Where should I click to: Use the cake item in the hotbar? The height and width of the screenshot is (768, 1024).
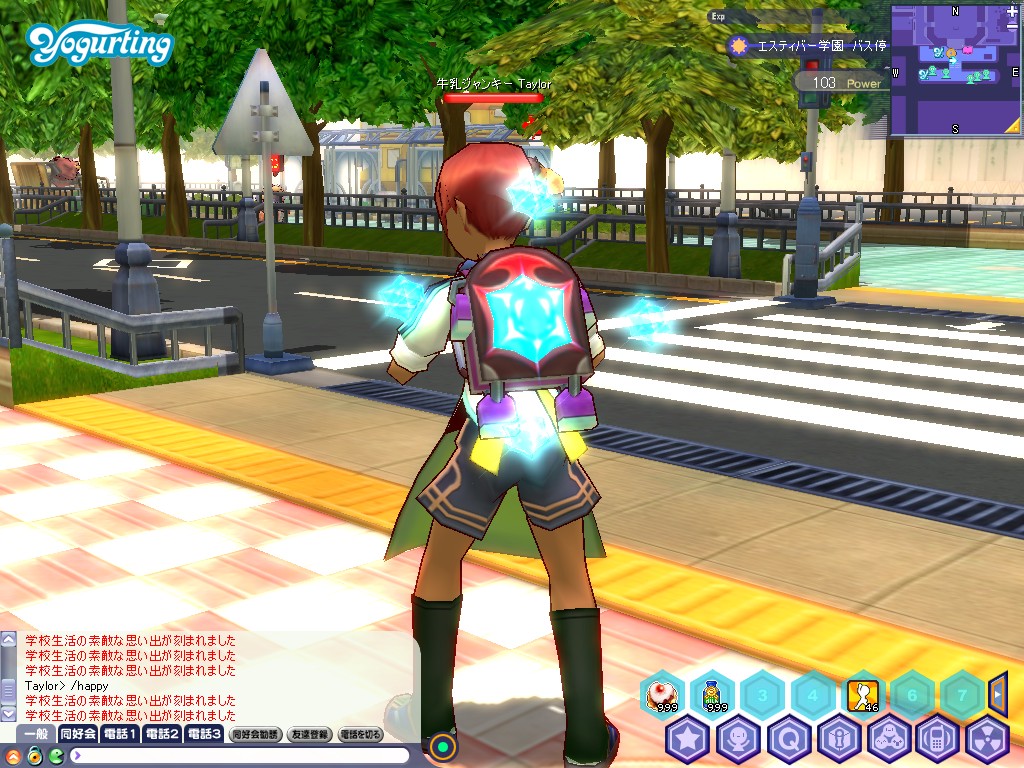click(661, 693)
